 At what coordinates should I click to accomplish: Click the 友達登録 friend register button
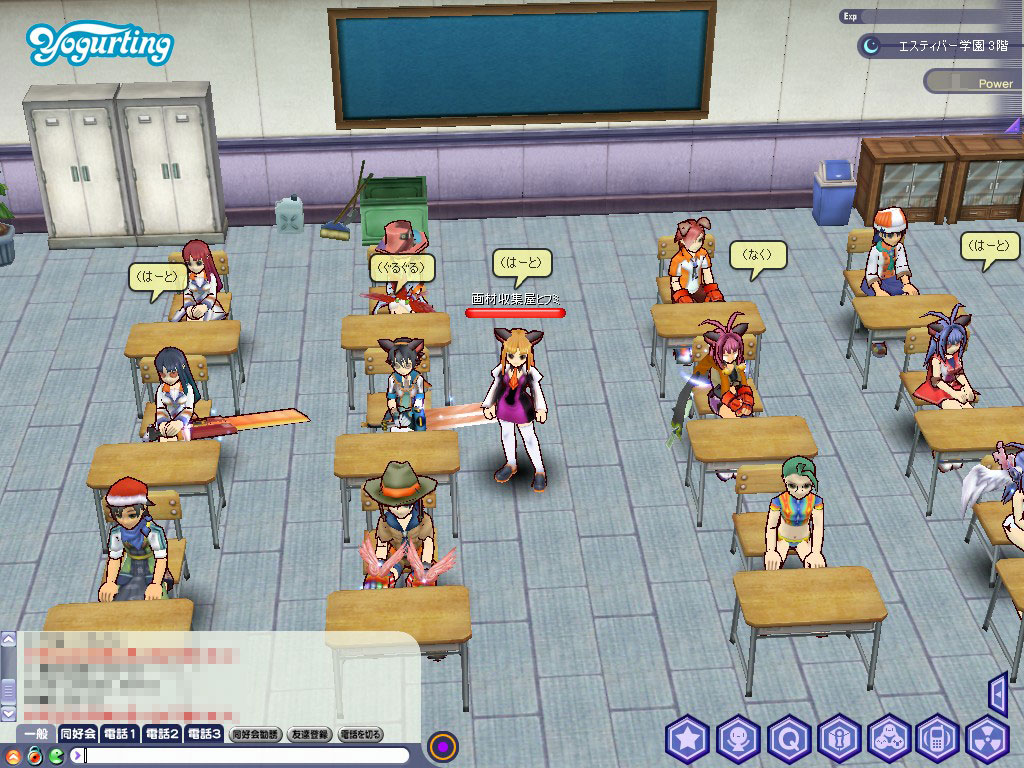coord(310,734)
